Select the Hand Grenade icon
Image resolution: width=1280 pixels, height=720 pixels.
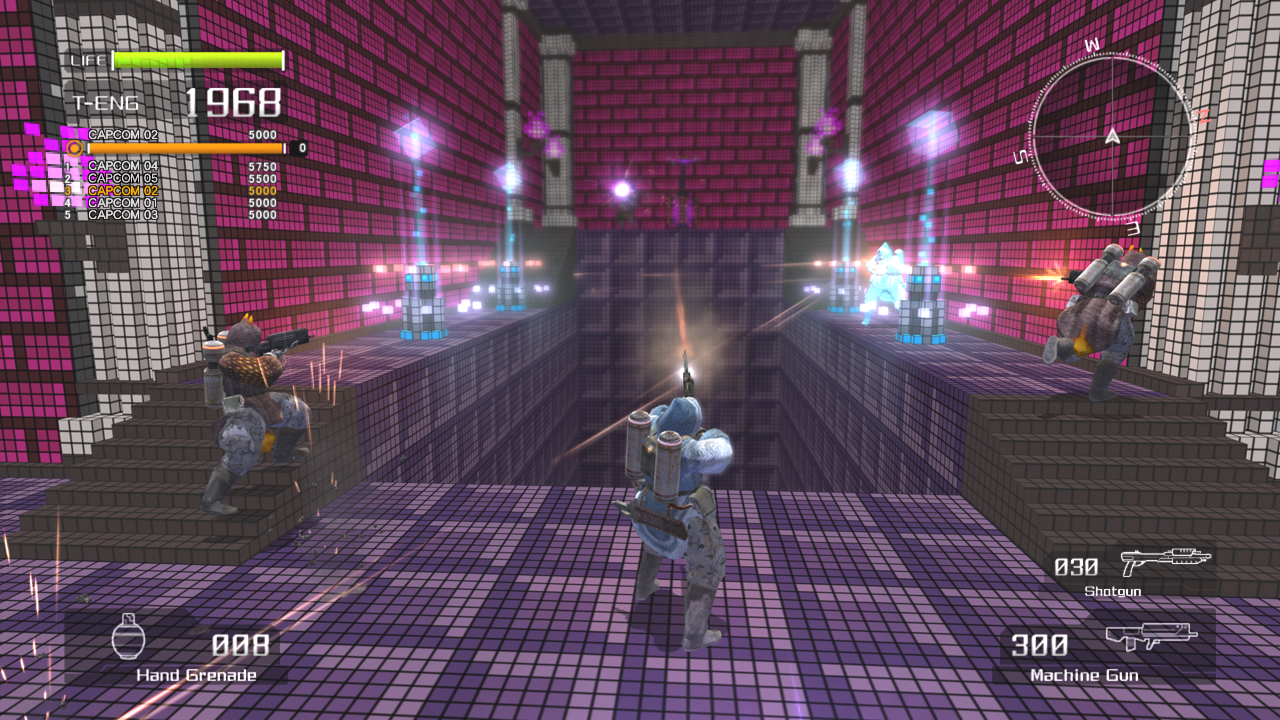[129, 637]
